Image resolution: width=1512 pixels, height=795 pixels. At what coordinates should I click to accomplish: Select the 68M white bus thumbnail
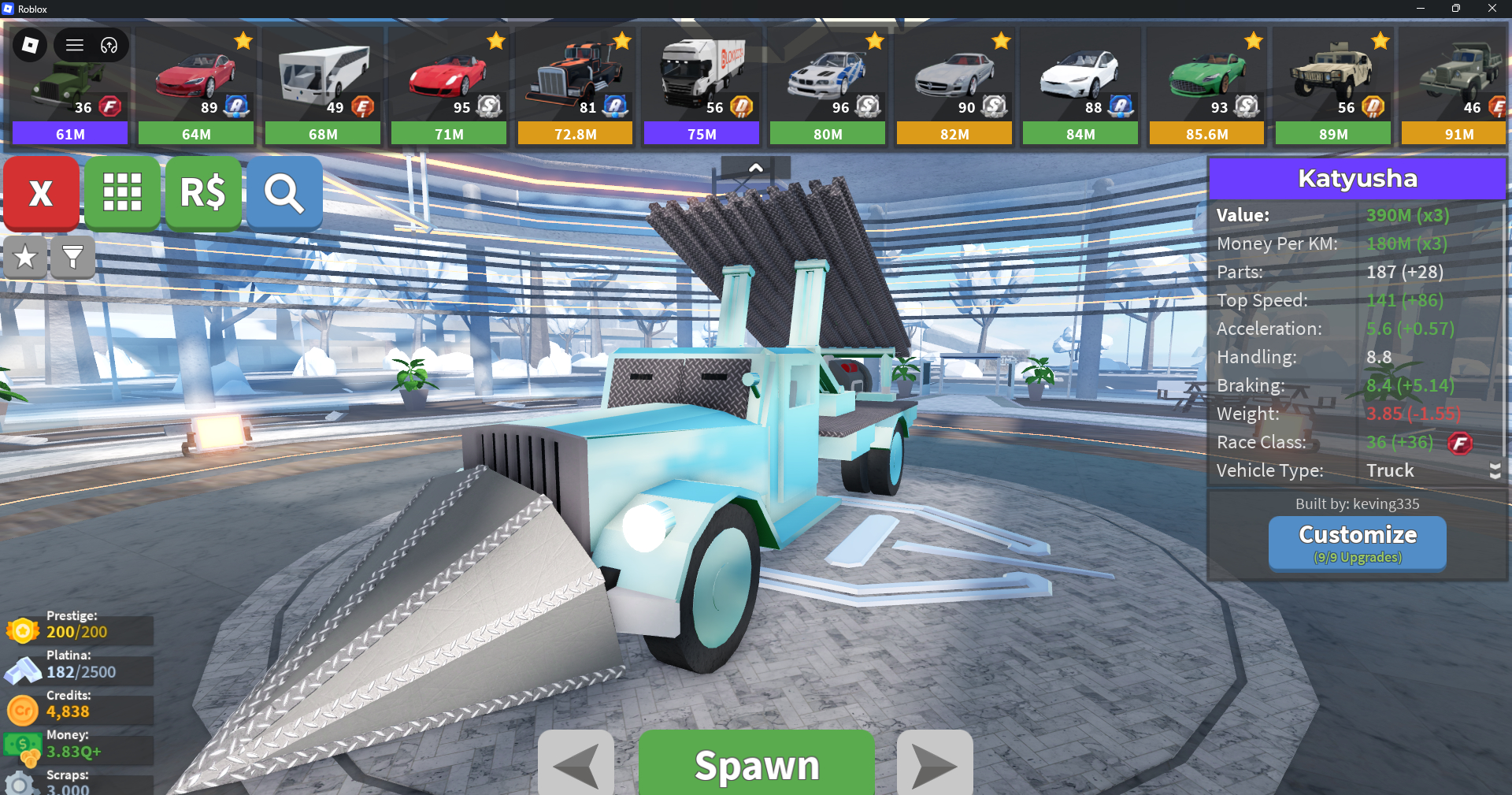(x=323, y=87)
